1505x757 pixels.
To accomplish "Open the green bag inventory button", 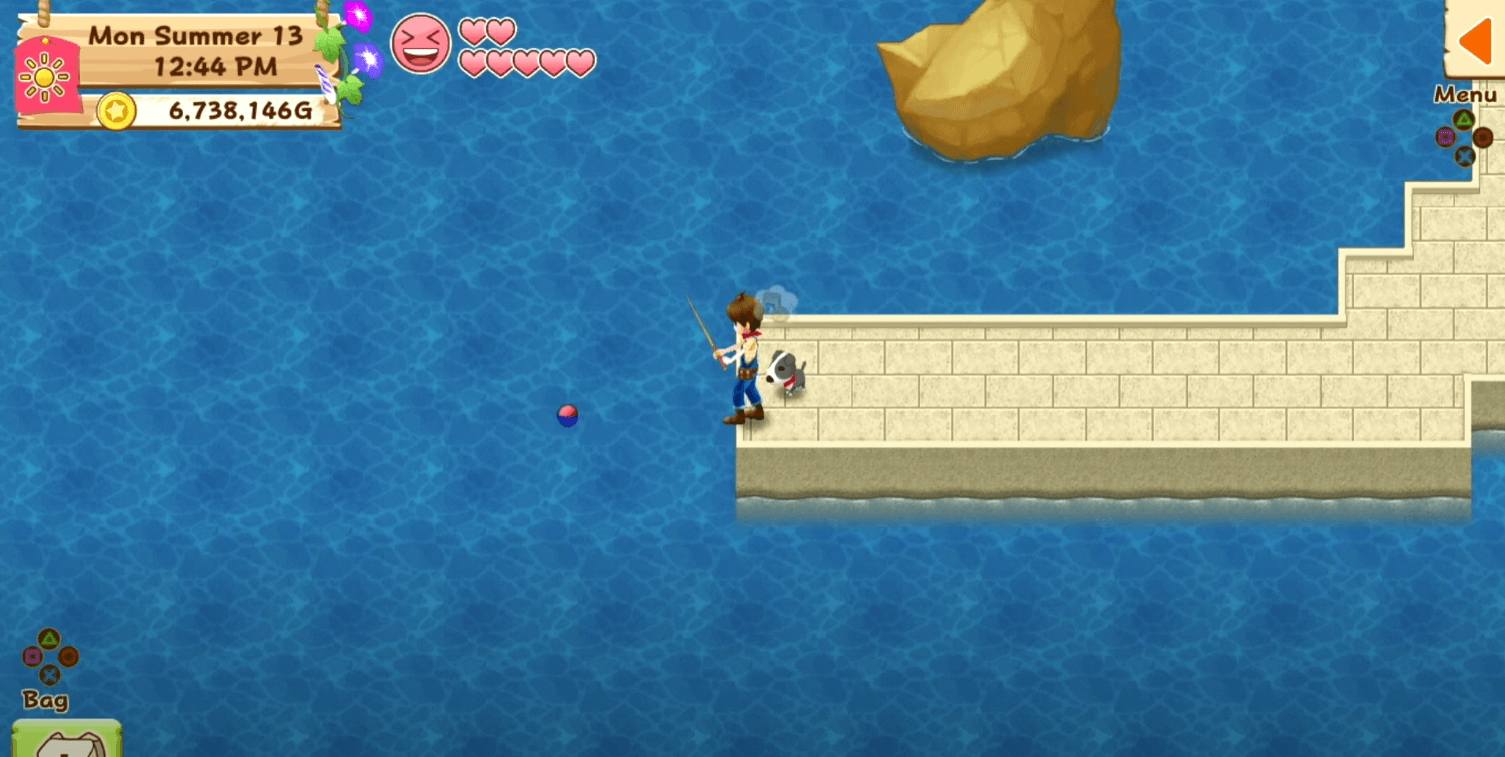I will [x=67, y=739].
